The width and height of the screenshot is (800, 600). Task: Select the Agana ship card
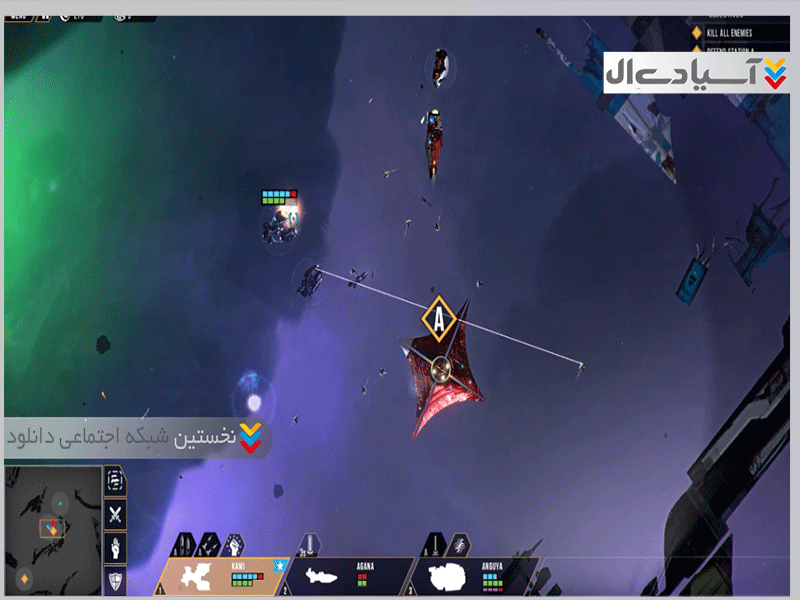coord(346,576)
